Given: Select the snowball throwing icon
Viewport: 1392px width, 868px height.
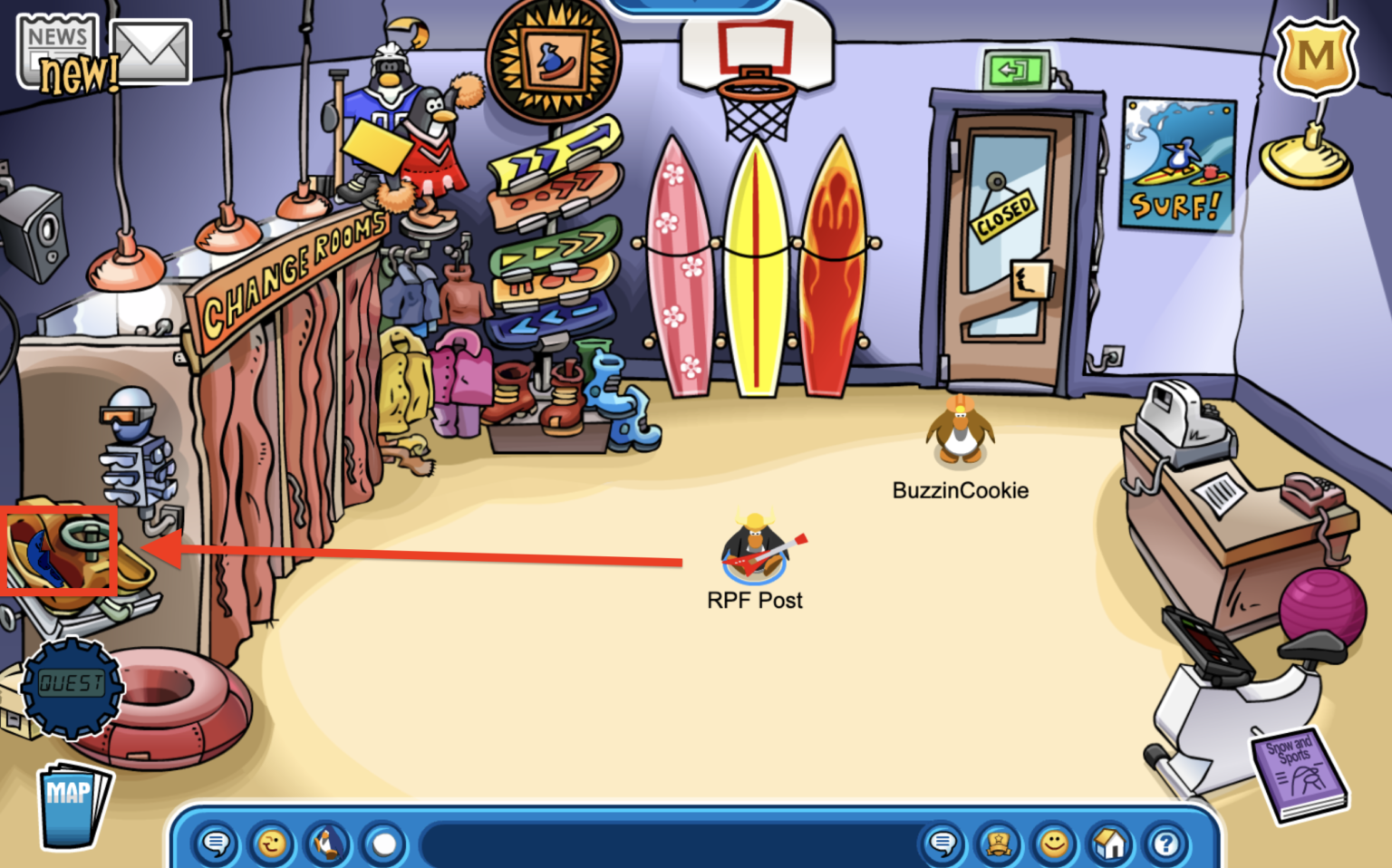Looking at the screenshot, I should tap(383, 844).
